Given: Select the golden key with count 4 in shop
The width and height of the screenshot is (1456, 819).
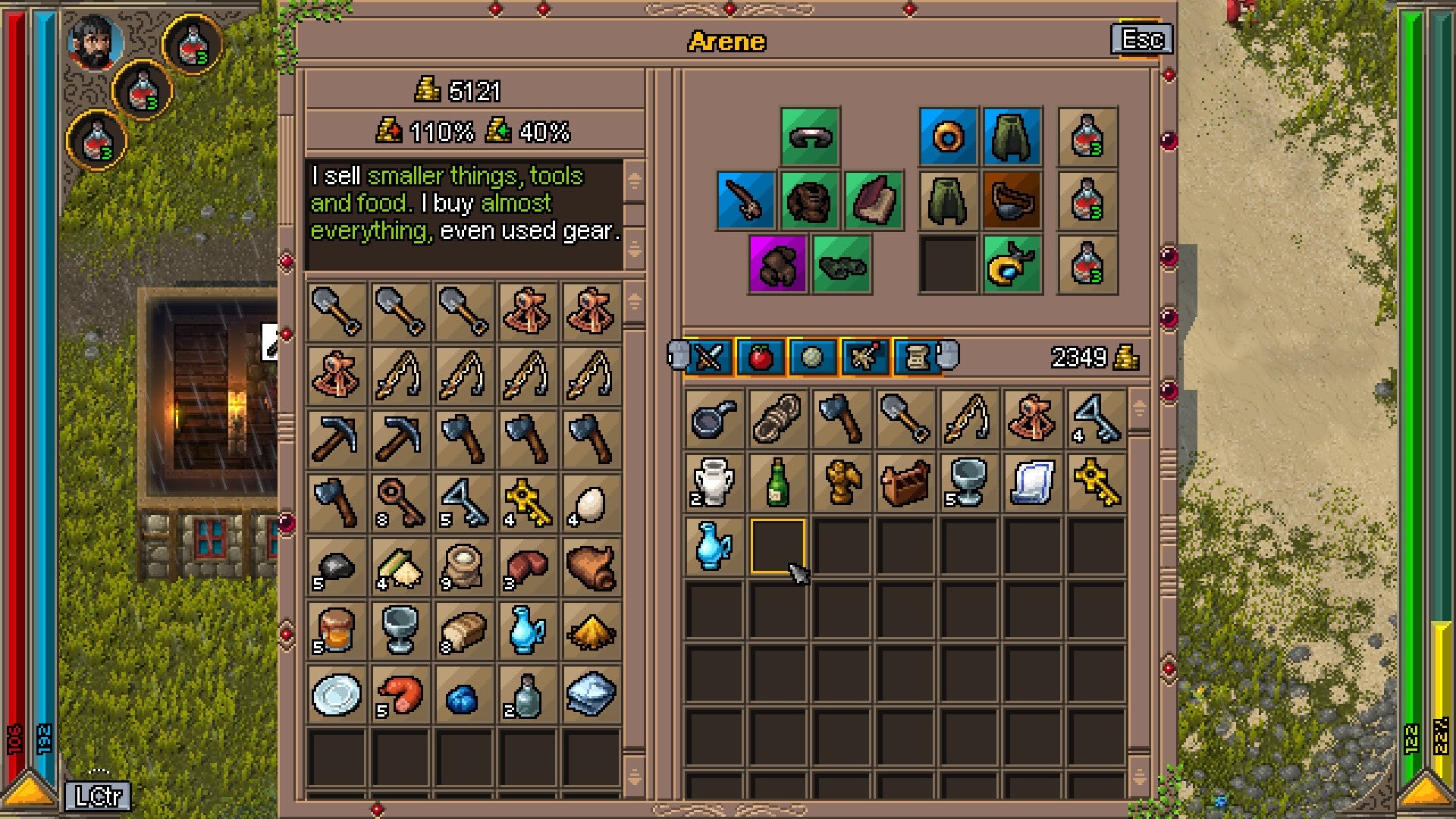Looking at the screenshot, I should [x=529, y=501].
